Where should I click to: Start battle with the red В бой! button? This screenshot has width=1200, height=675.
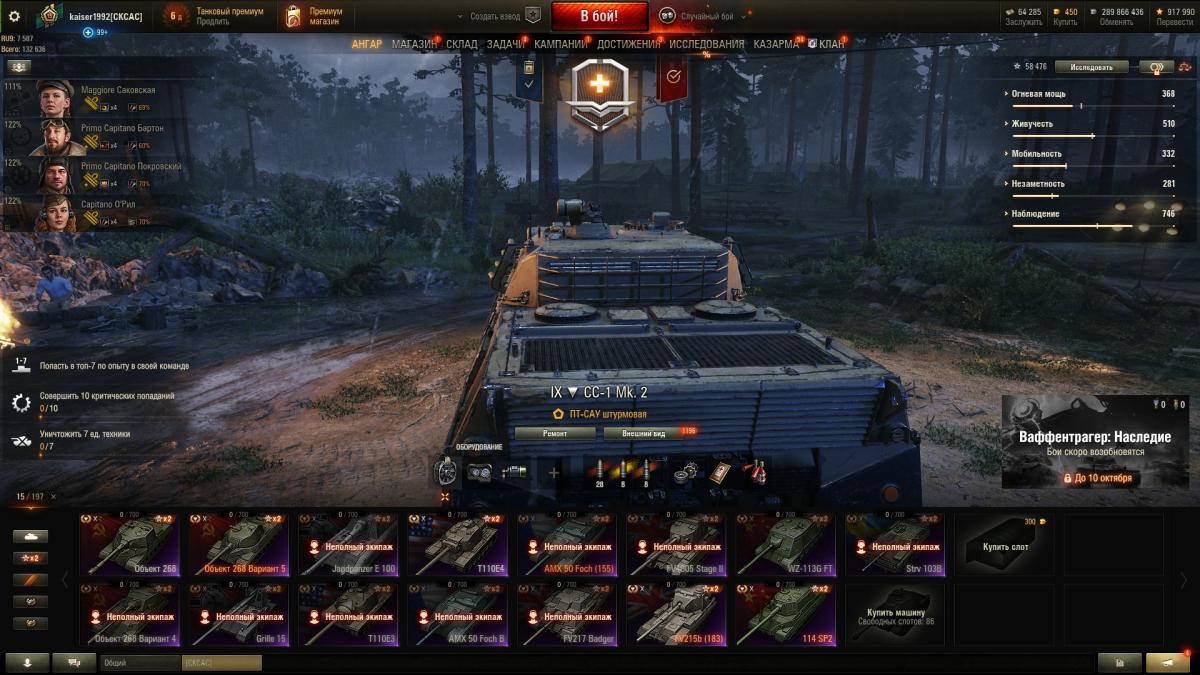click(x=599, y=16)
